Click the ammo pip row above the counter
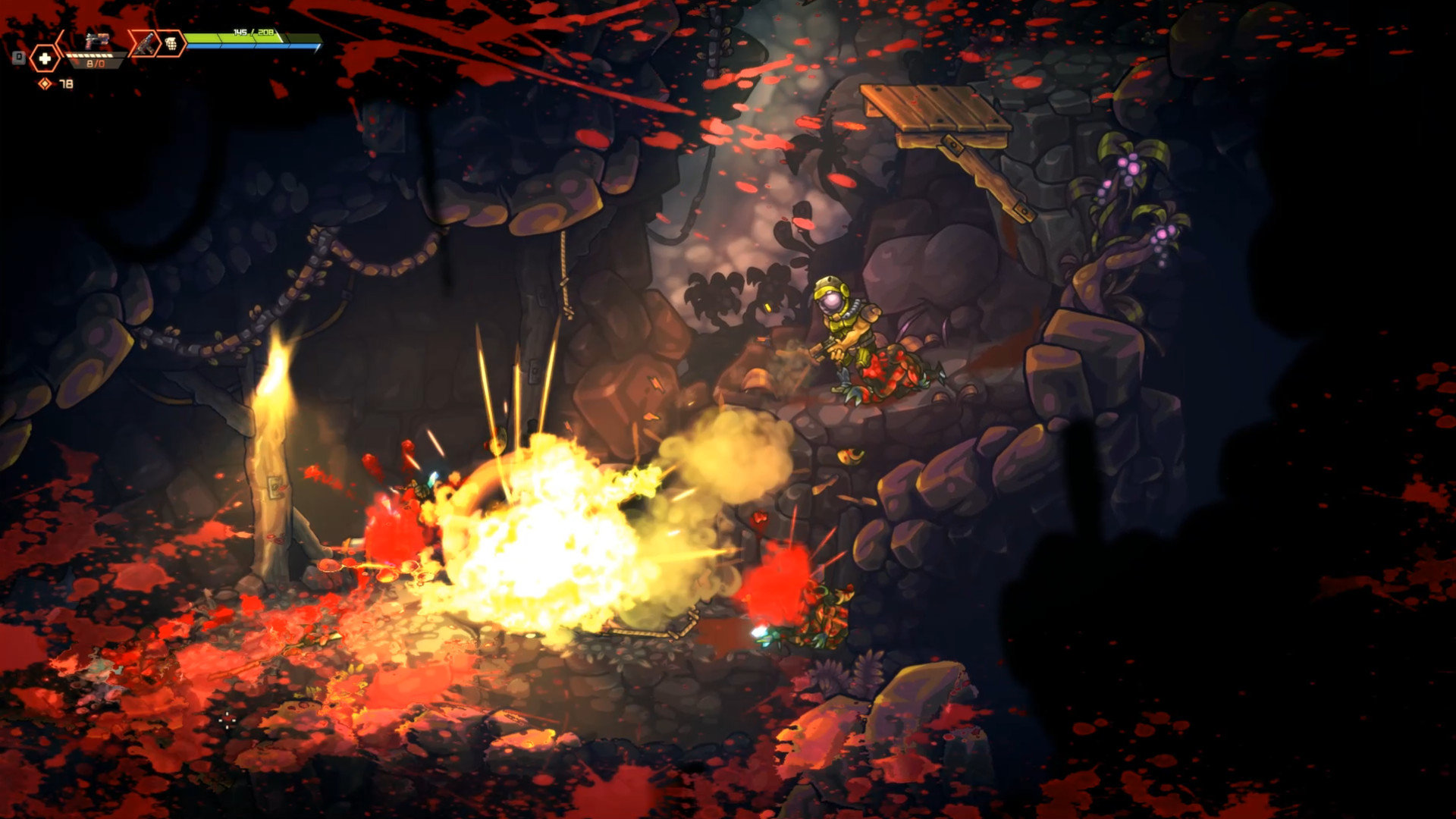Viewport: 1456px width, 819px height. (x=89, y=55)
